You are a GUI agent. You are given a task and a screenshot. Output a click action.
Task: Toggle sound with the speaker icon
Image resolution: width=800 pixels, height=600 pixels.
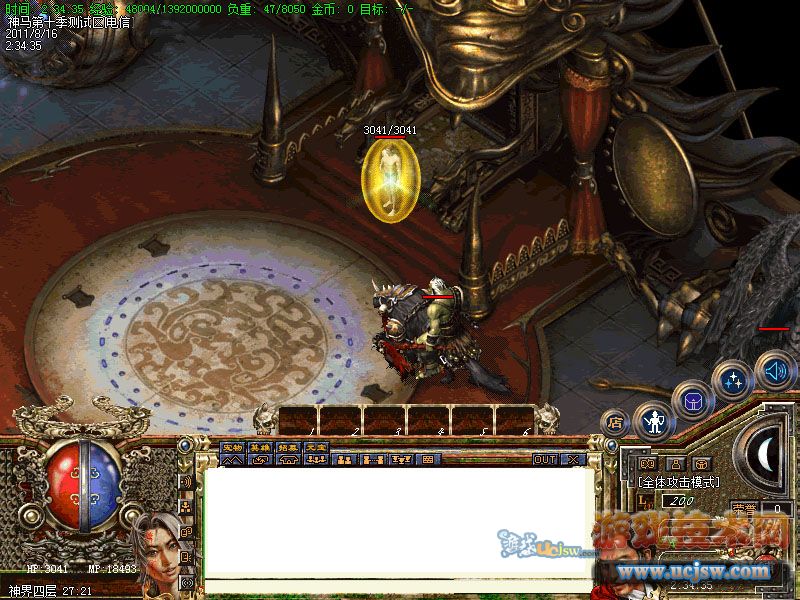[772, 369]
